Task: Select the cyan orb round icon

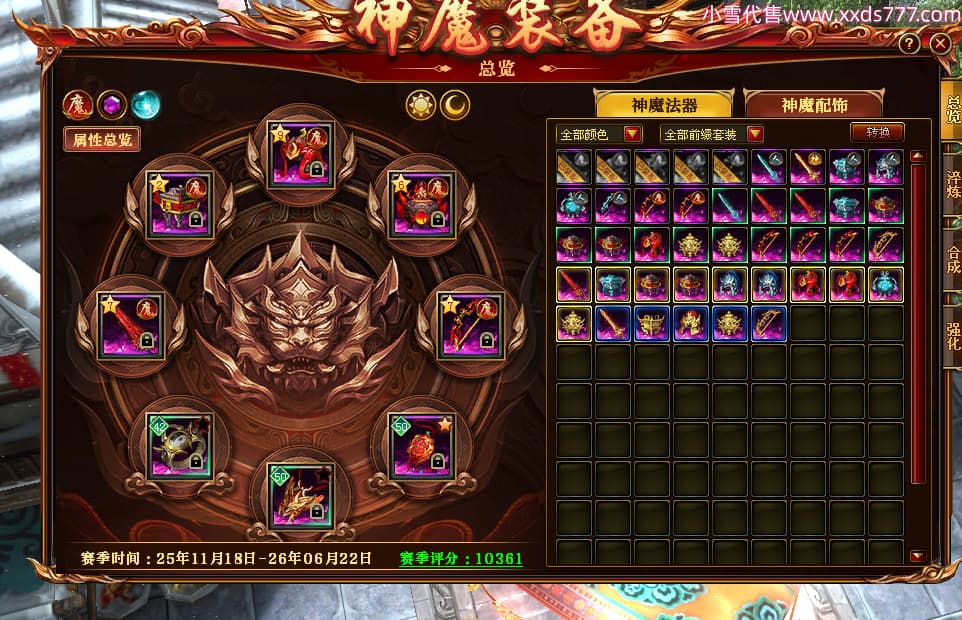Action: click(x=146, y=104)
